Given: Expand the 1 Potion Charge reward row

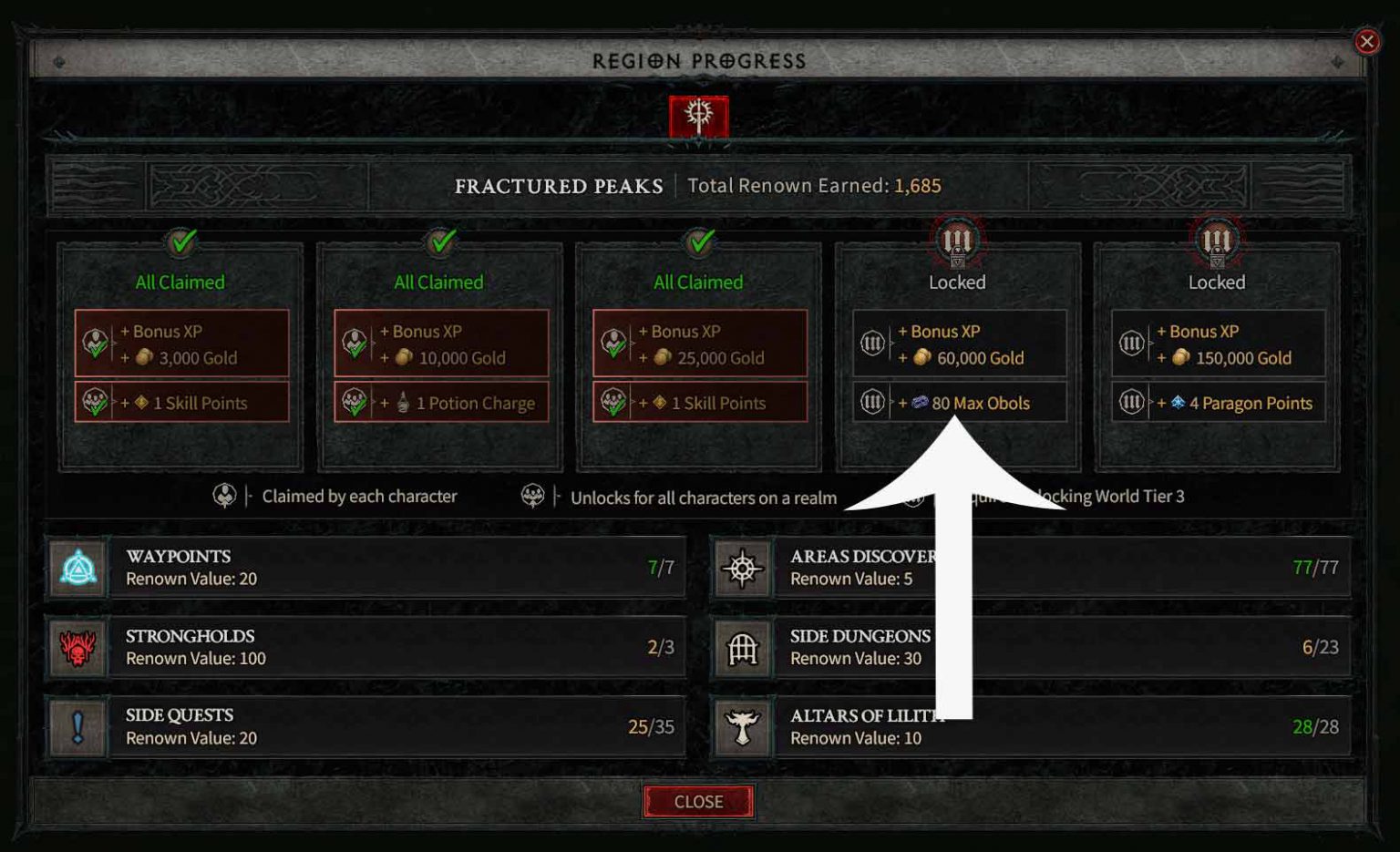Looking at the screenshot, I should tap(440, 403).
